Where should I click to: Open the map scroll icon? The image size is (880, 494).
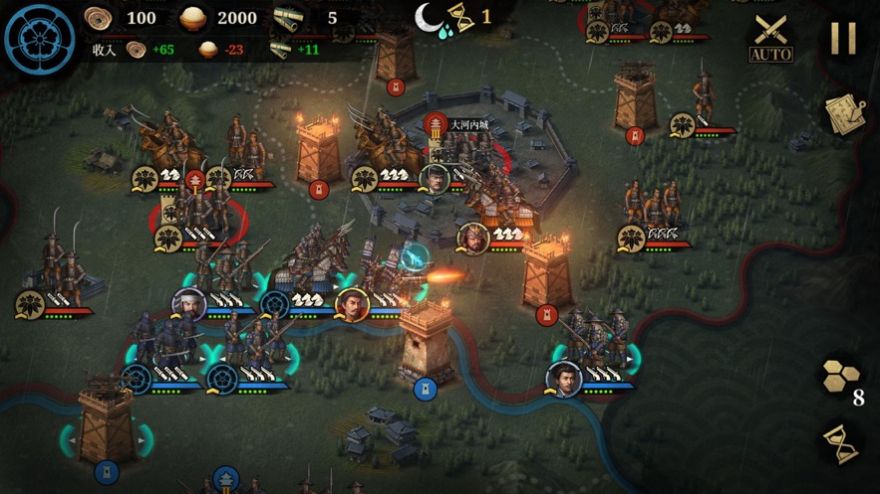click(x=843, y=113)
